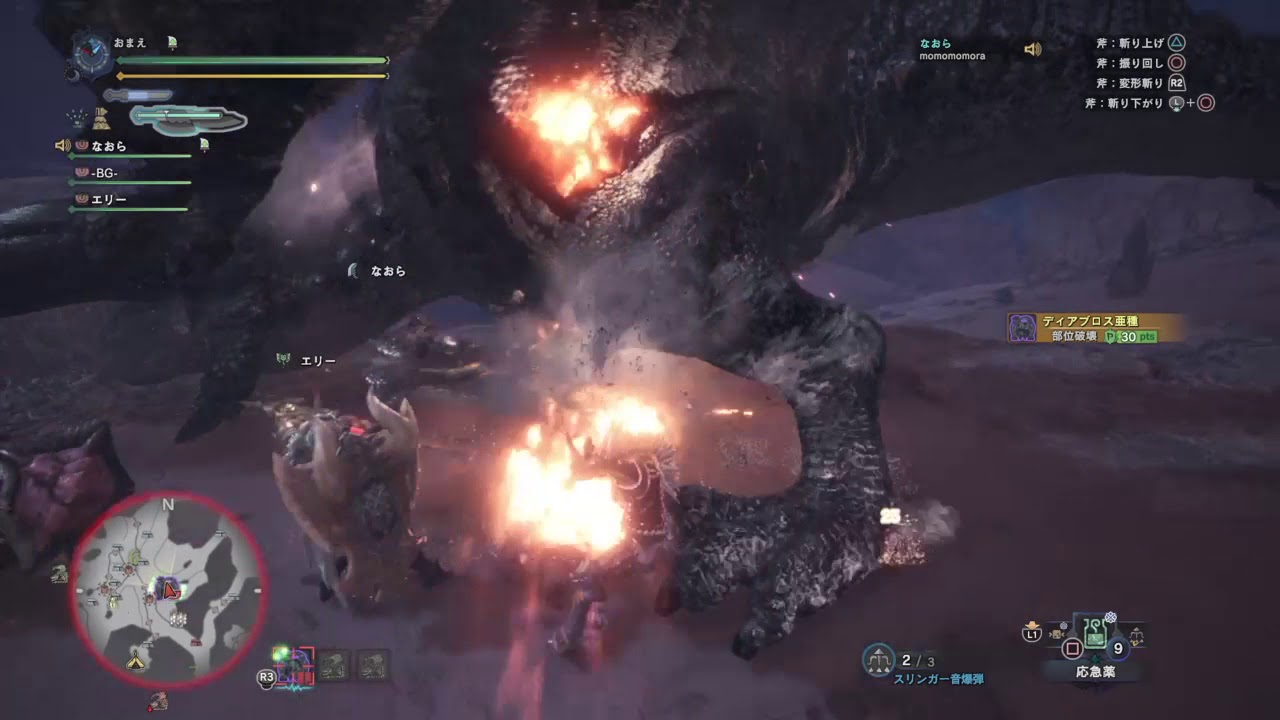
Task: Click the campsite marker on the minimap
Action: (135, 662)
